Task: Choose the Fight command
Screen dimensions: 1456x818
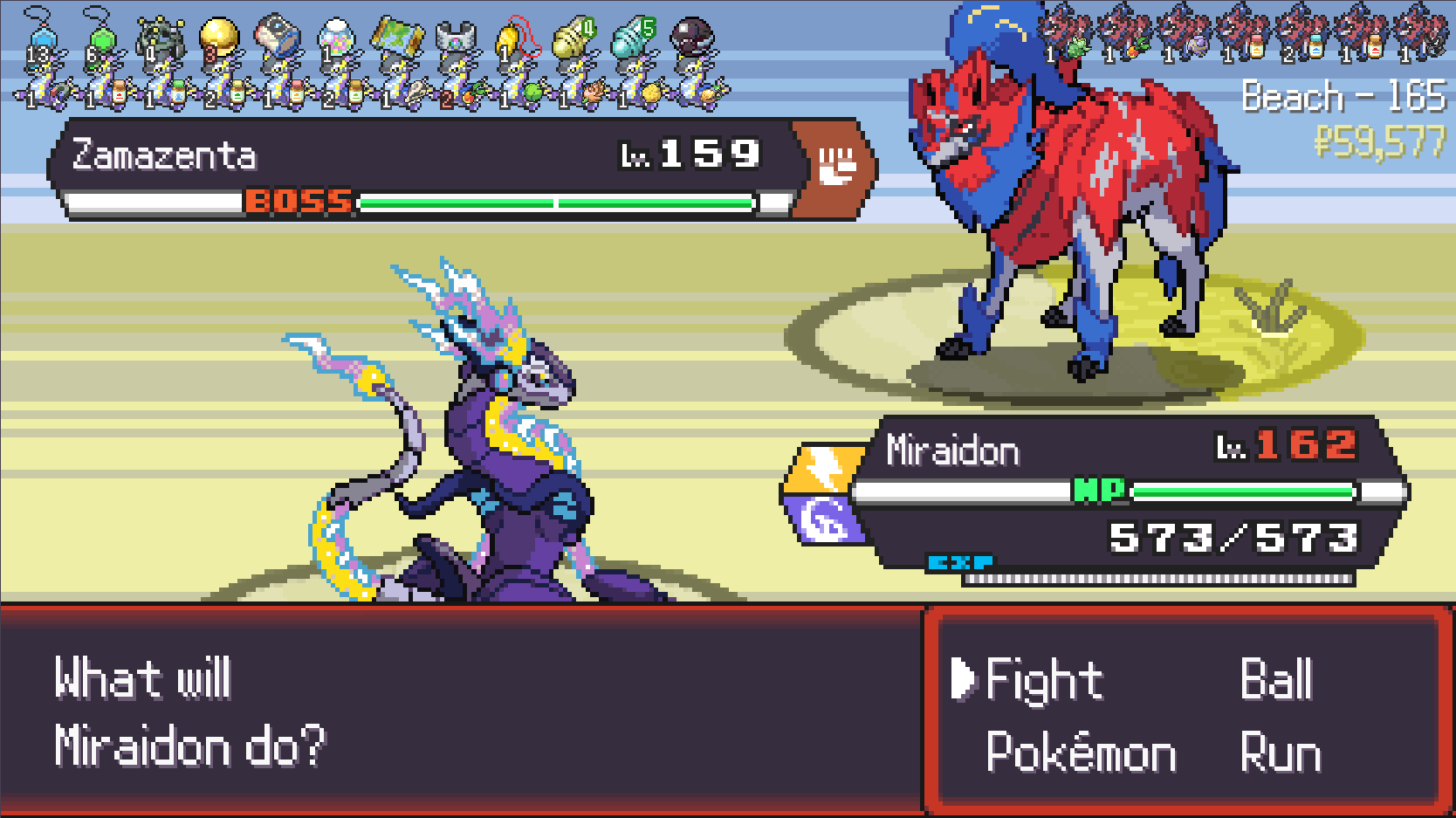Action: coord(1043,680)
